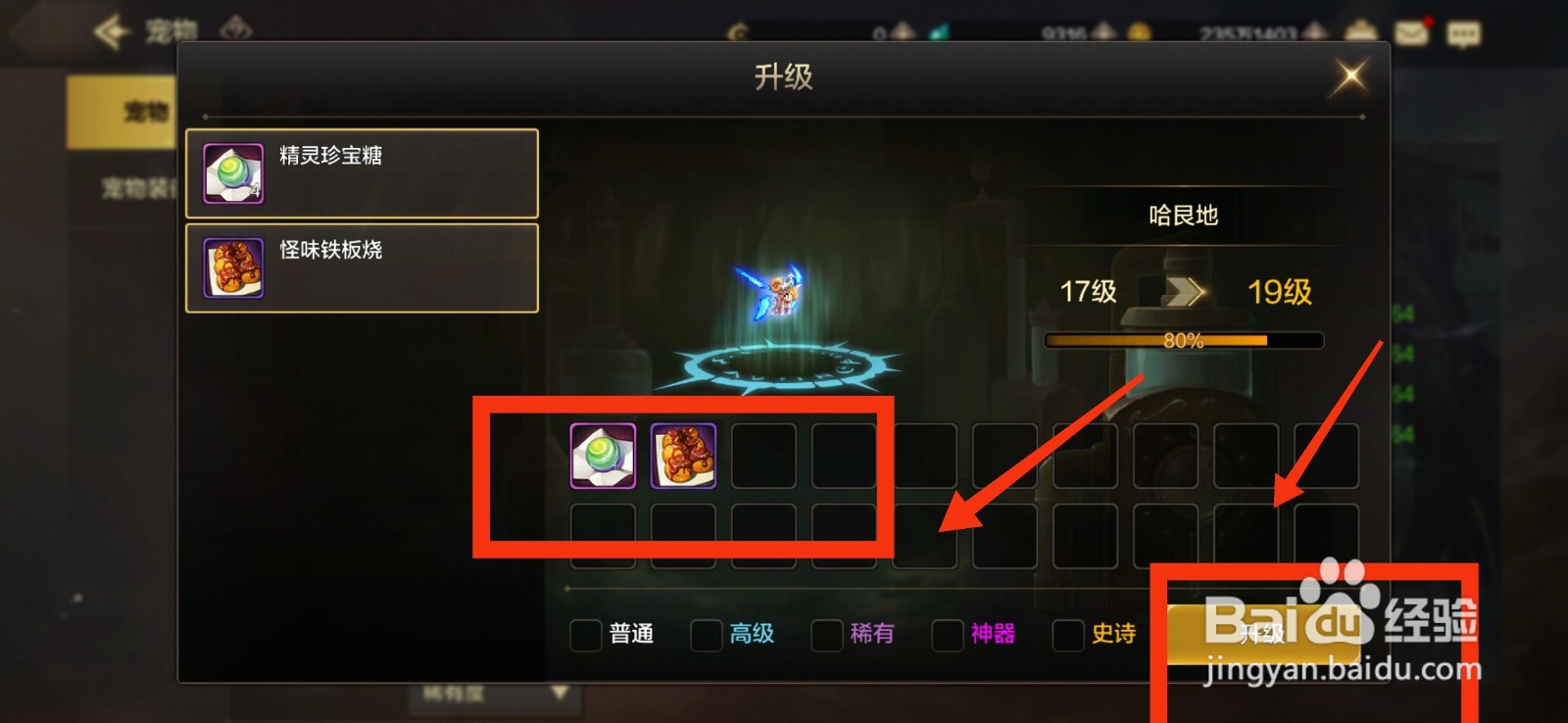Click the 80% experience progress bar

pyautogui.click(x=1183, y=339)
